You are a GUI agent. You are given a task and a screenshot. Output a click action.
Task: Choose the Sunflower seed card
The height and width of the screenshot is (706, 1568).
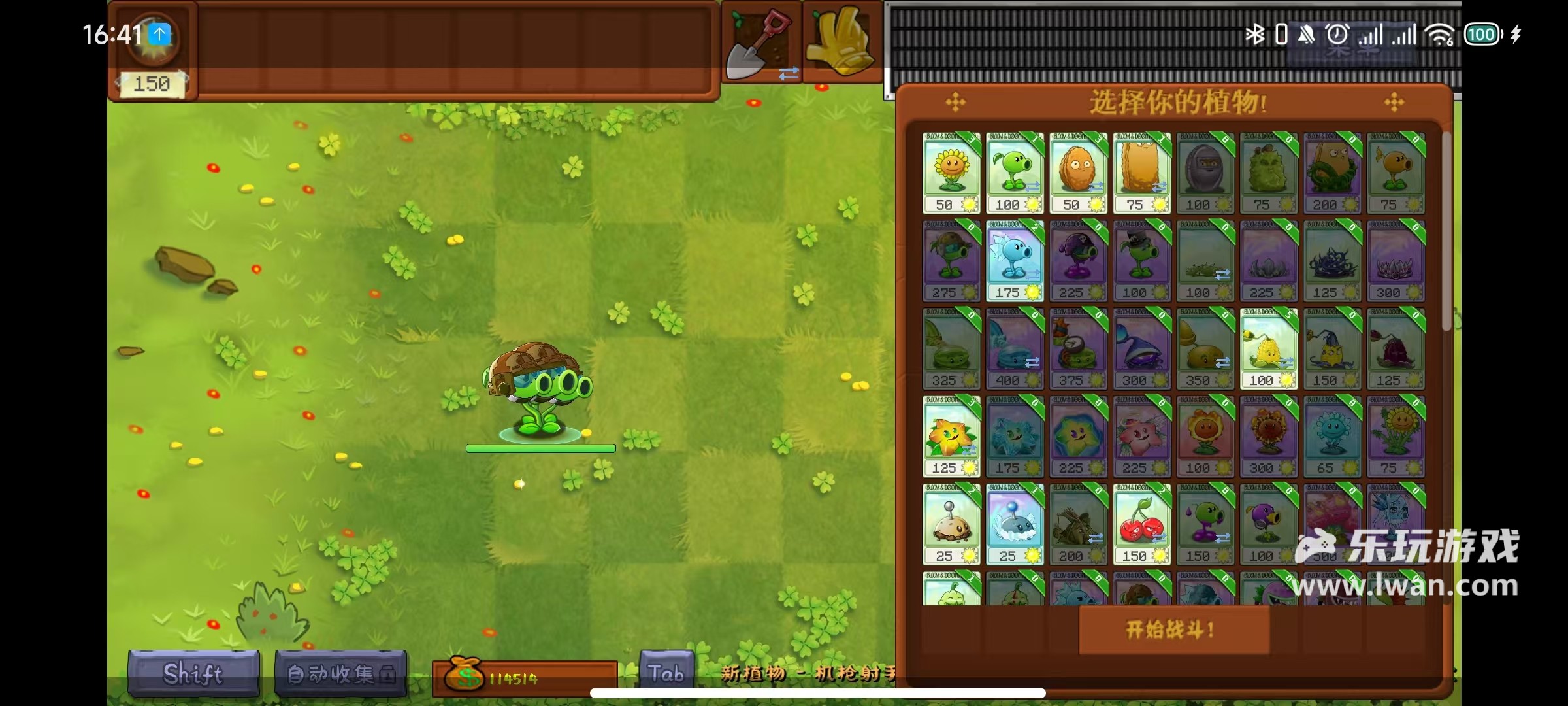951,173
